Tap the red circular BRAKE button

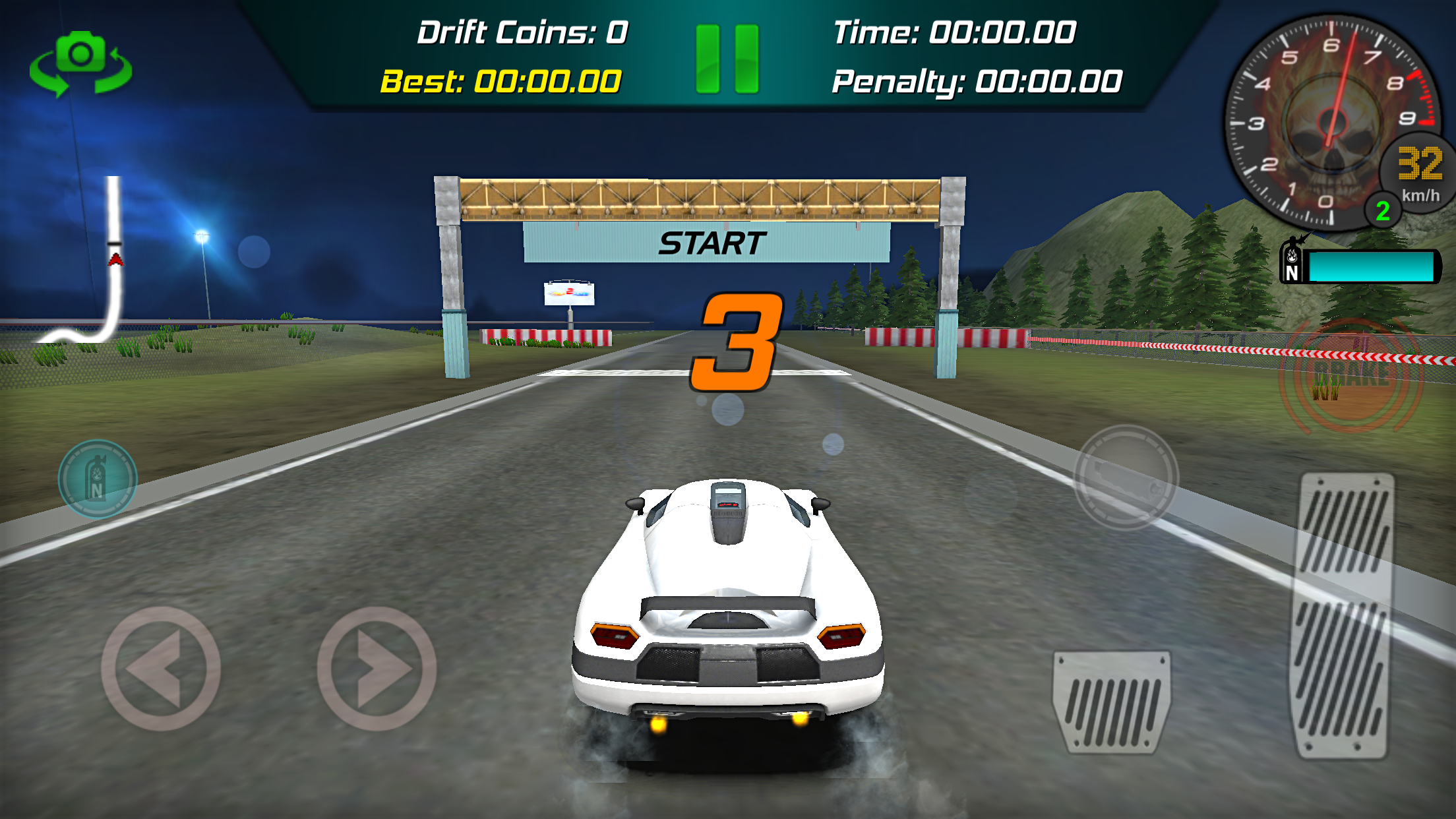click(1351, 375)
